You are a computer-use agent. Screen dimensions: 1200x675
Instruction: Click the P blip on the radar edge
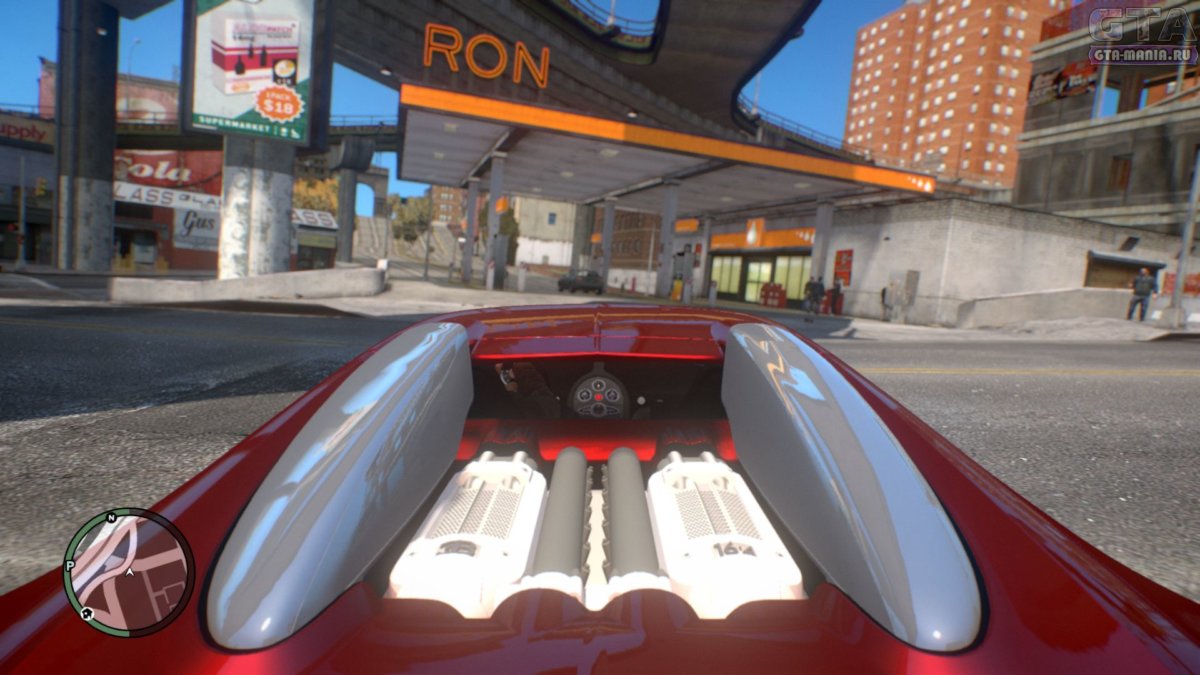point(70,566)
